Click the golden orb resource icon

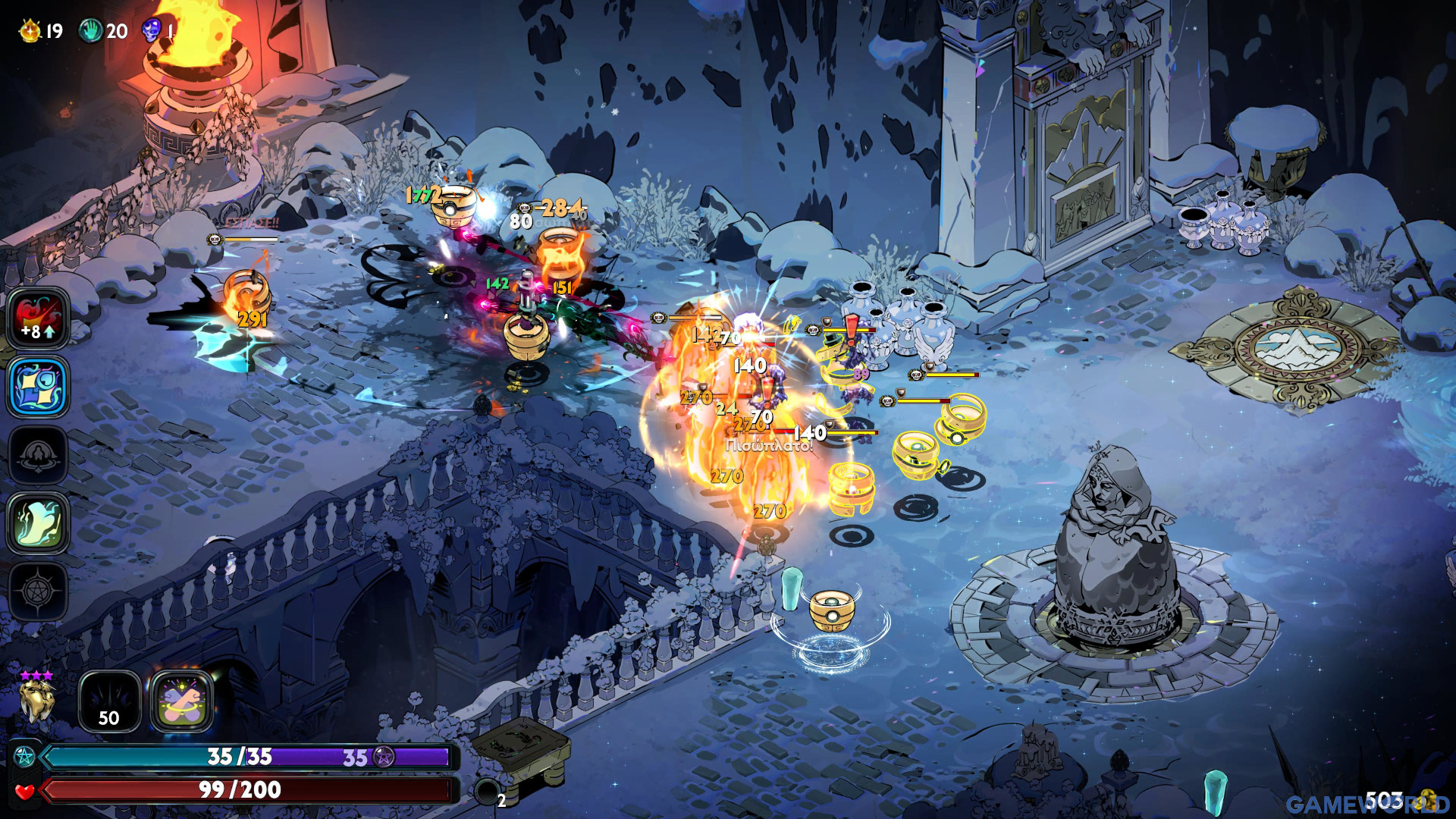[x=30, y=31]
